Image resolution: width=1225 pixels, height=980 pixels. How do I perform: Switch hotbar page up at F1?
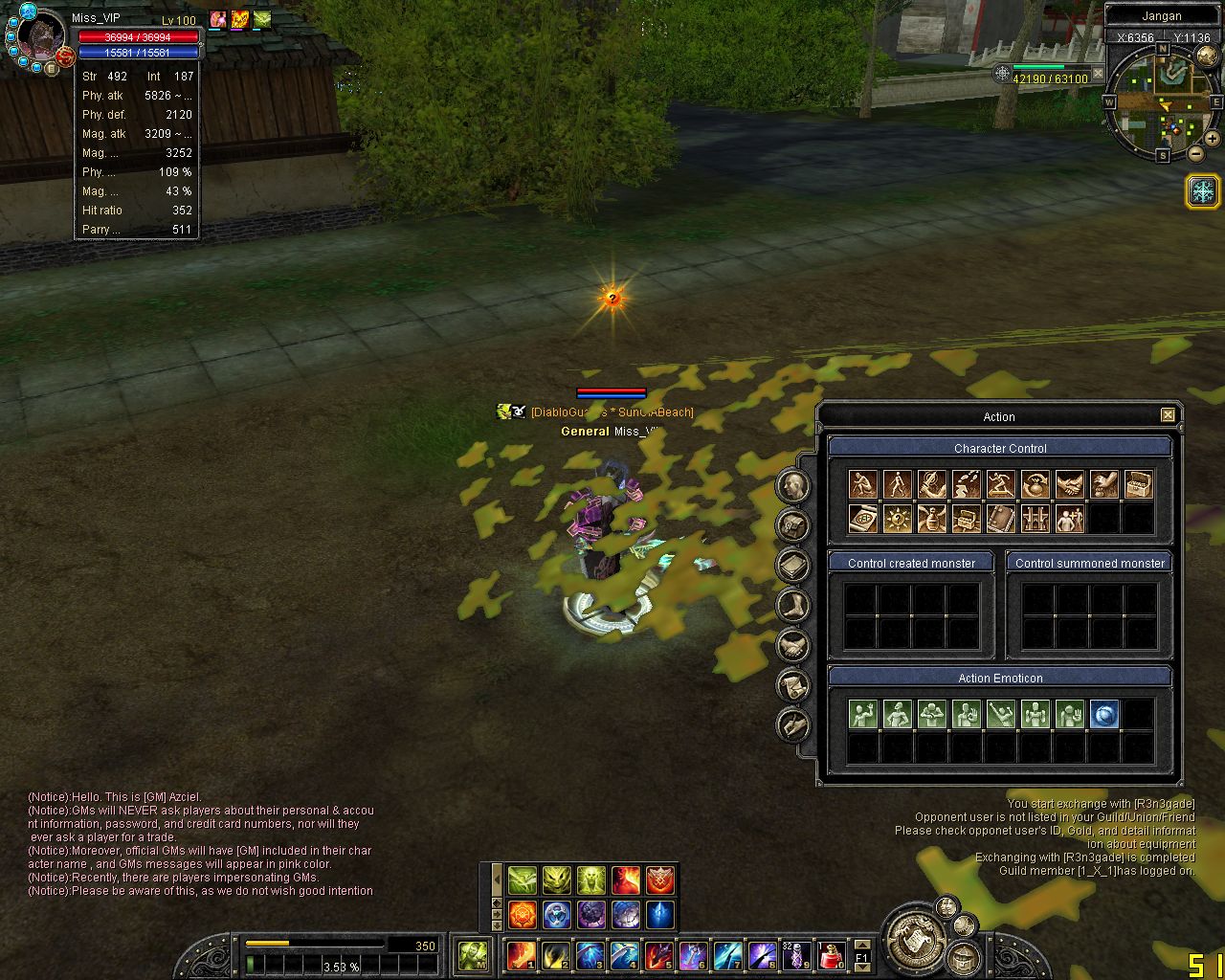(x=861, y=945)
